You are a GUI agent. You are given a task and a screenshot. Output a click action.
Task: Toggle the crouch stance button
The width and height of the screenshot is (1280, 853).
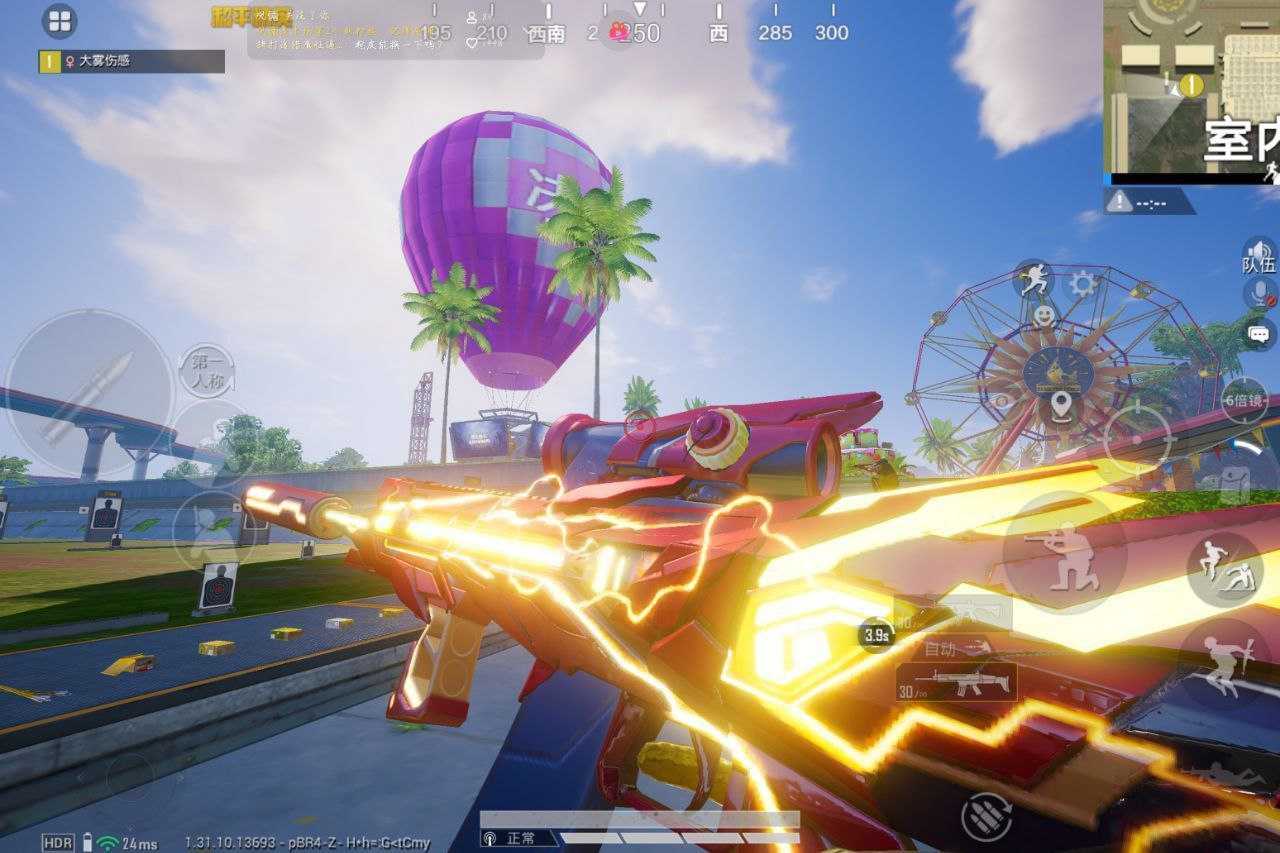pos(1224,569)
